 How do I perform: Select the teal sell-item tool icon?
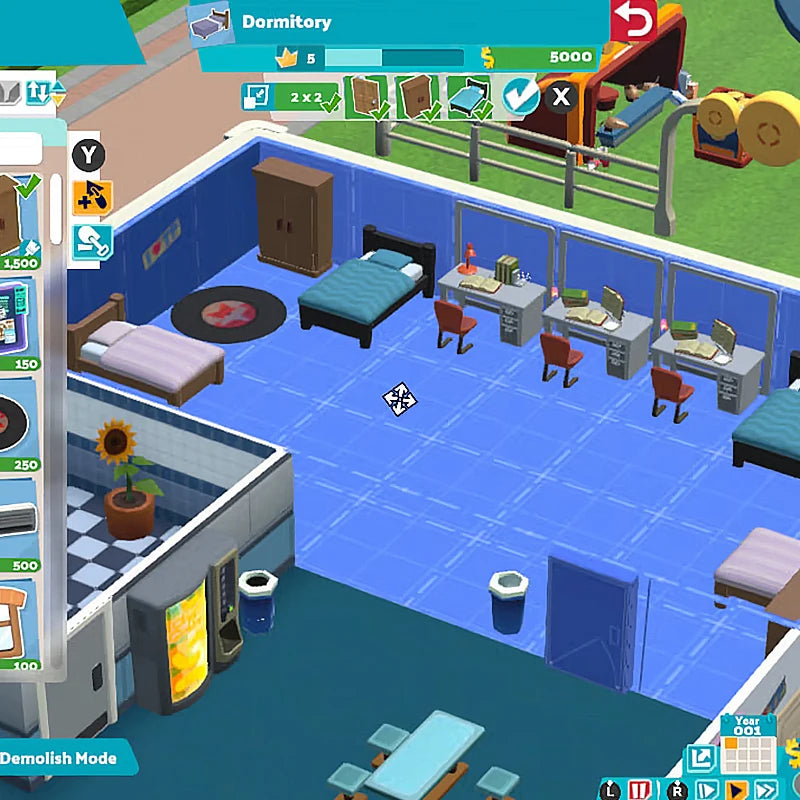coord(91,240)
